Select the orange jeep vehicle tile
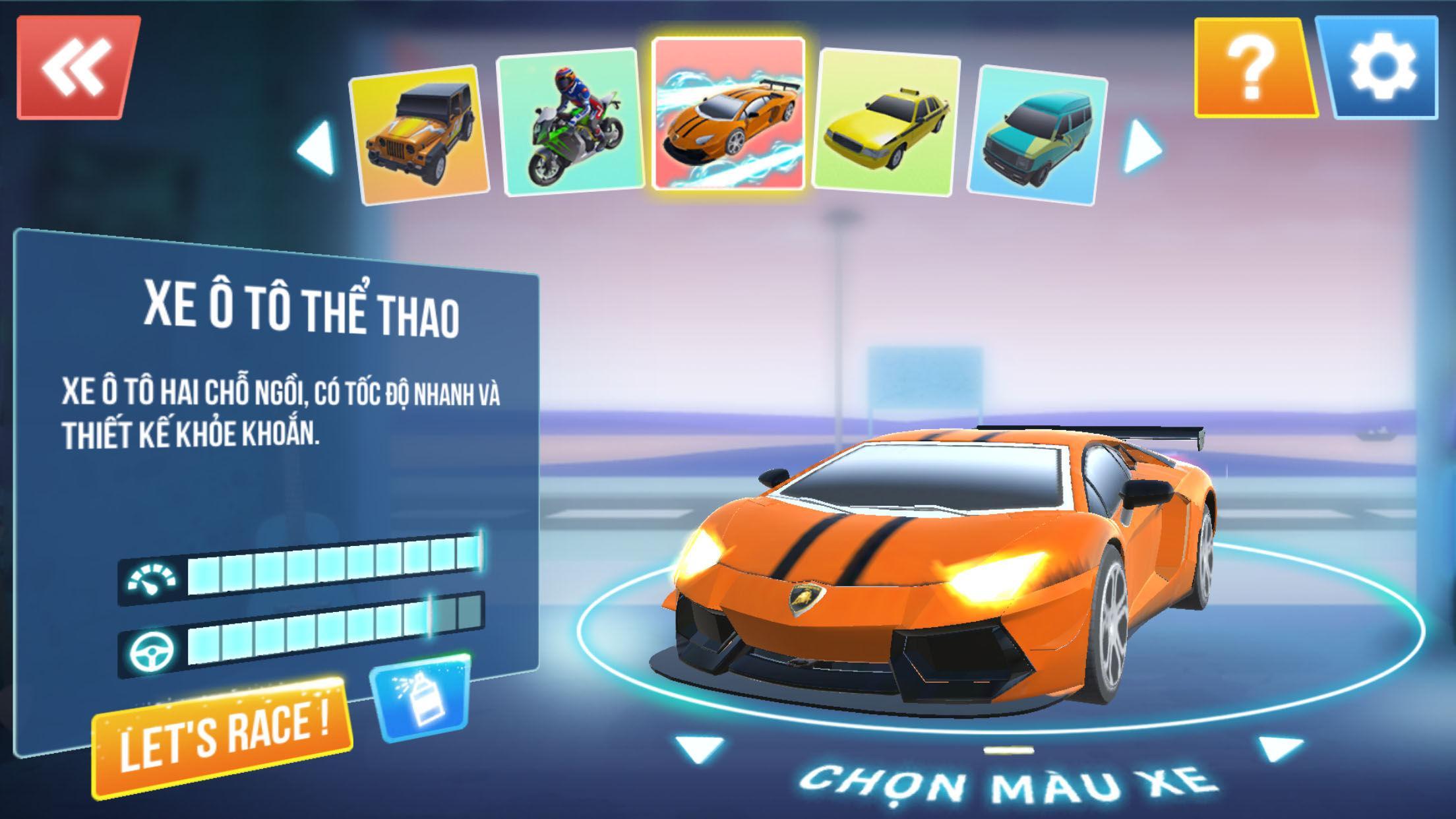Image resolution: width=1456 pixels, height=819 pixels. click(420, 135)
